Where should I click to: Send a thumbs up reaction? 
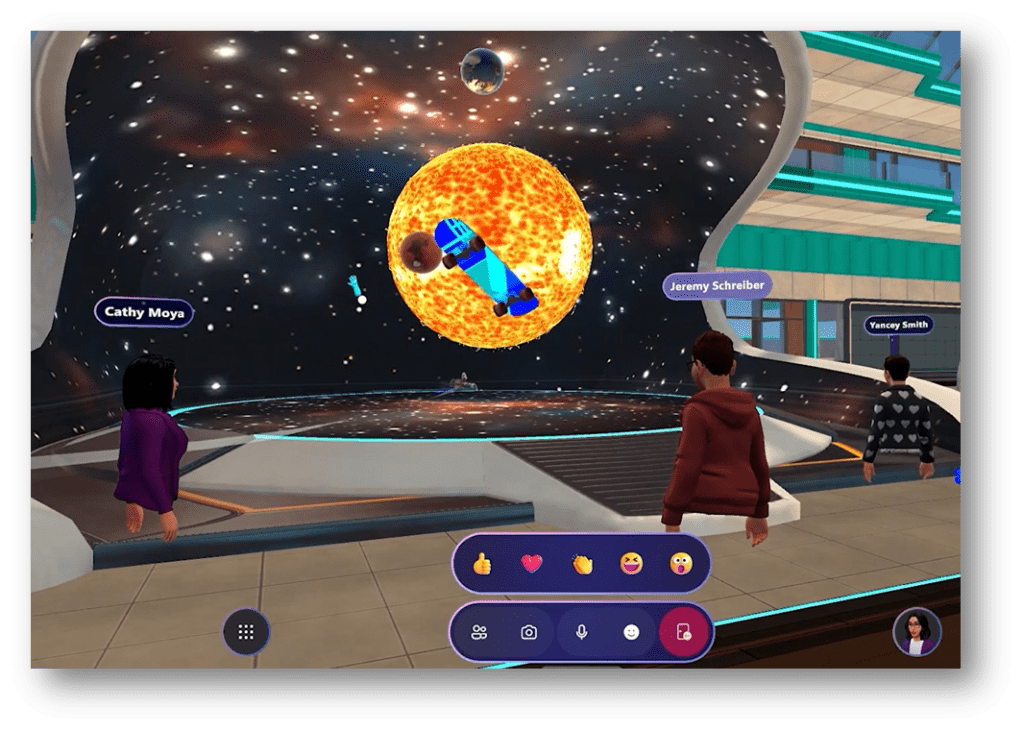tap(482, 564)
